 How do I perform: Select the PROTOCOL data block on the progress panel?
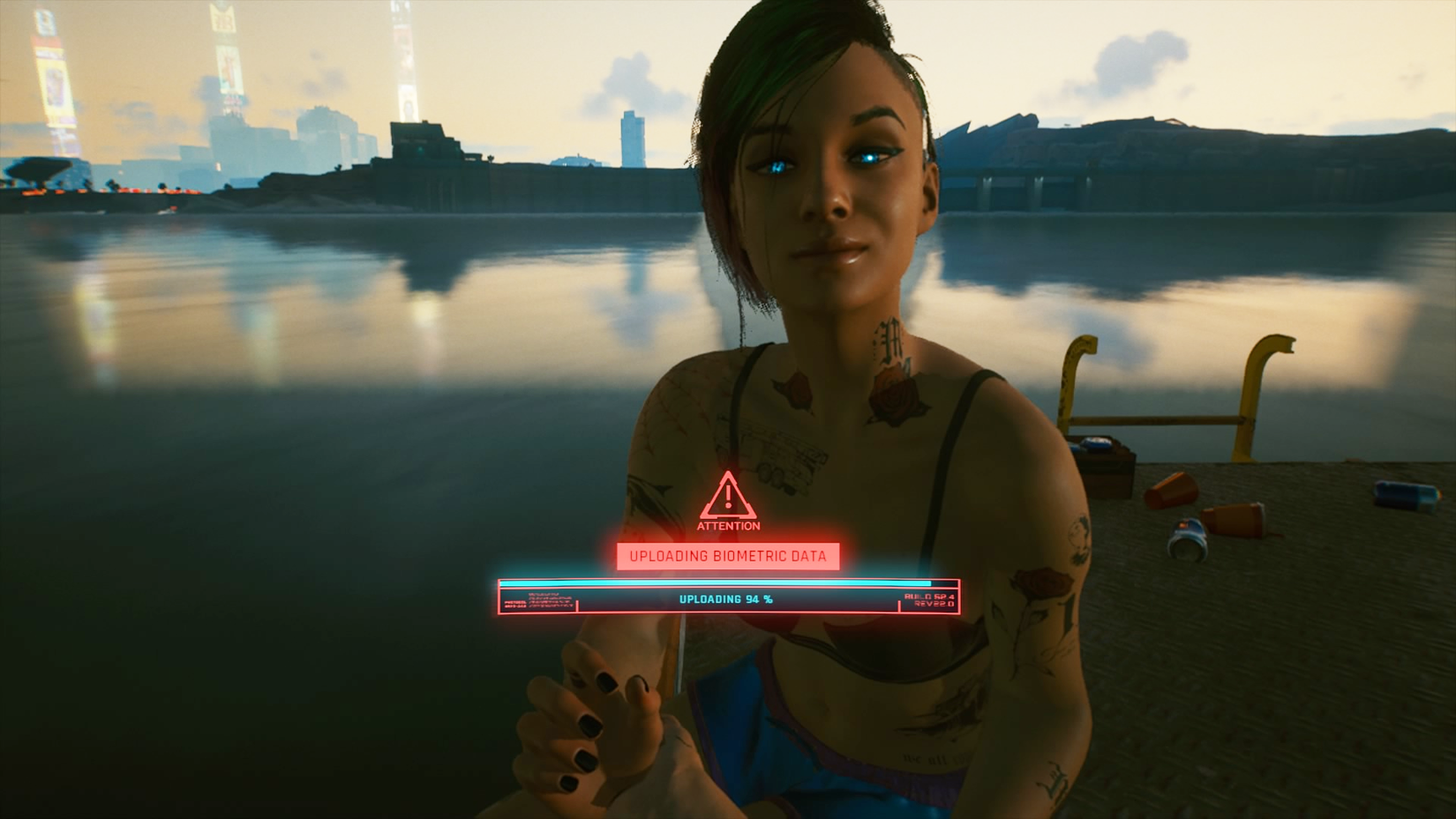tap(534, 602)
